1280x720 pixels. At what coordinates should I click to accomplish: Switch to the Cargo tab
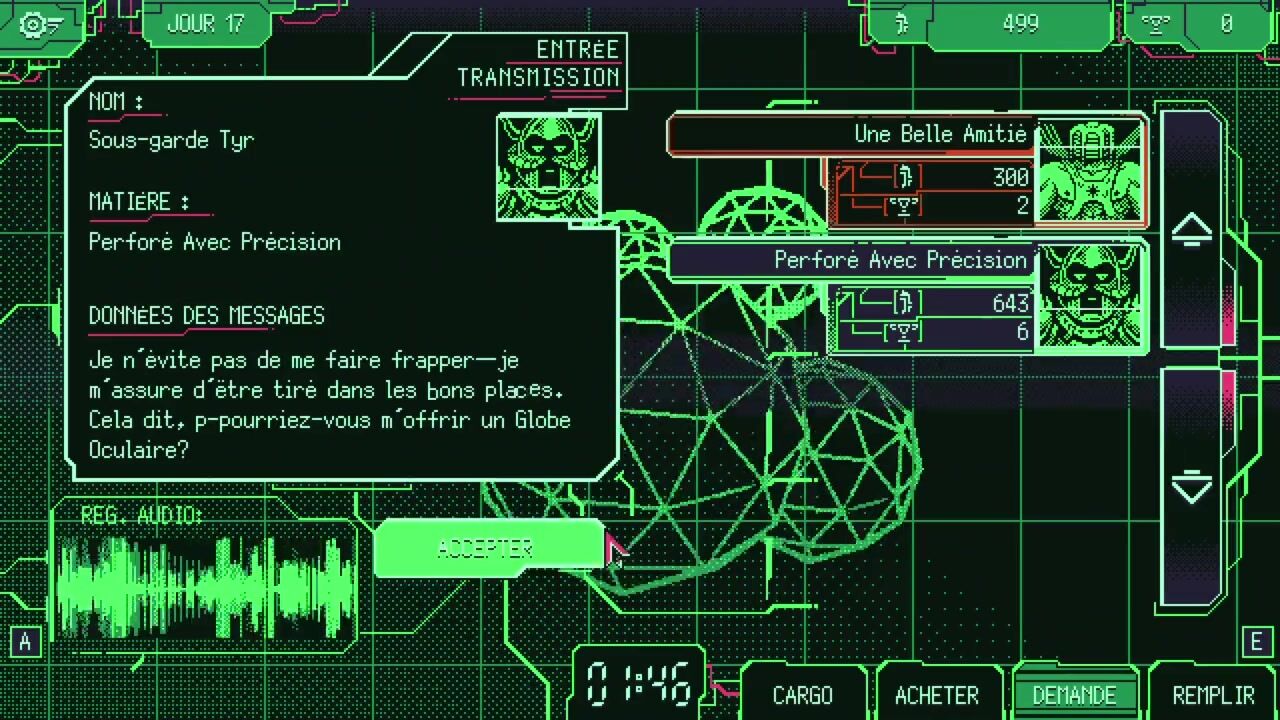(802, 695)
